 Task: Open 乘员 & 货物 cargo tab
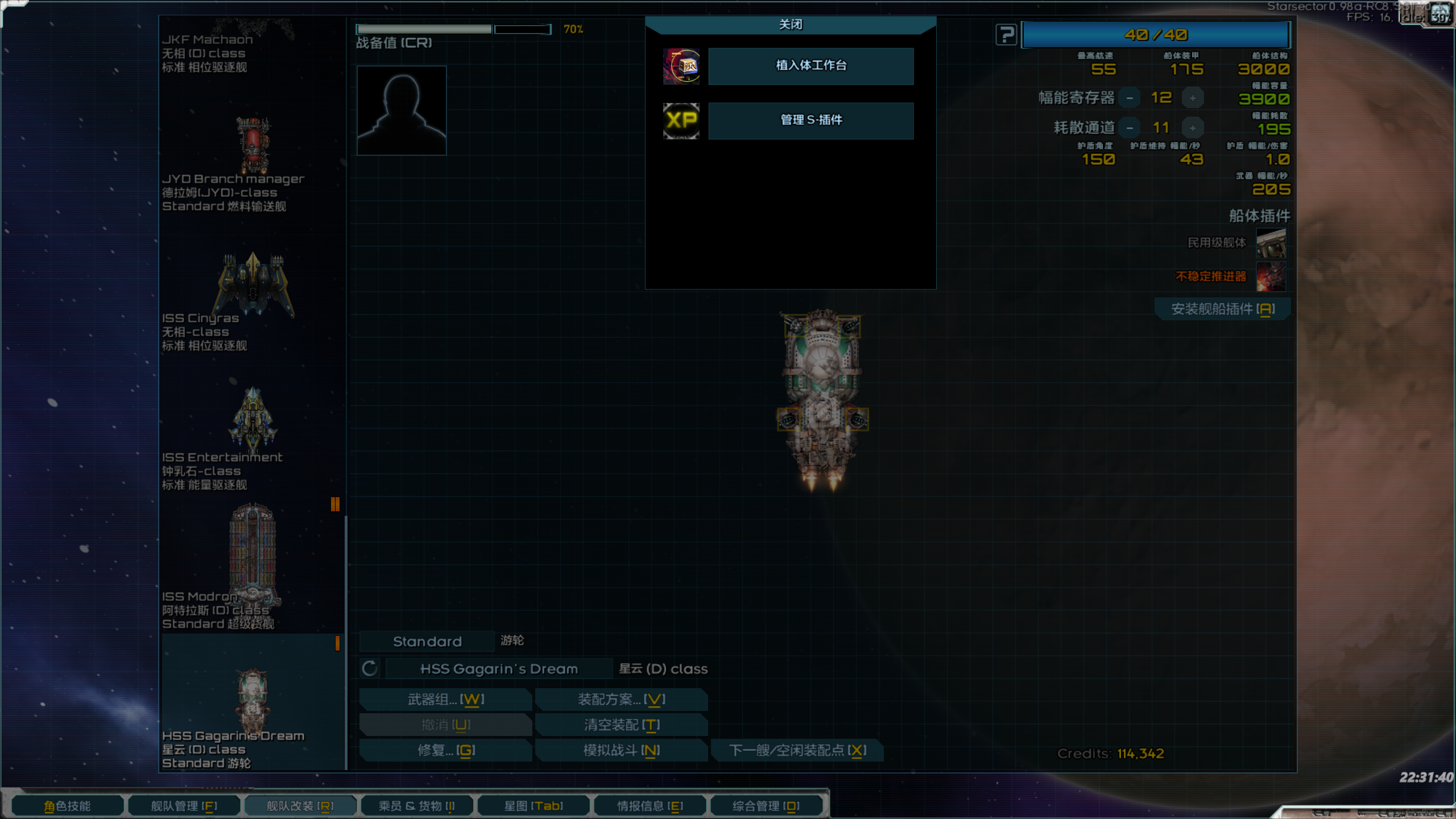click(x=416, y=806)
